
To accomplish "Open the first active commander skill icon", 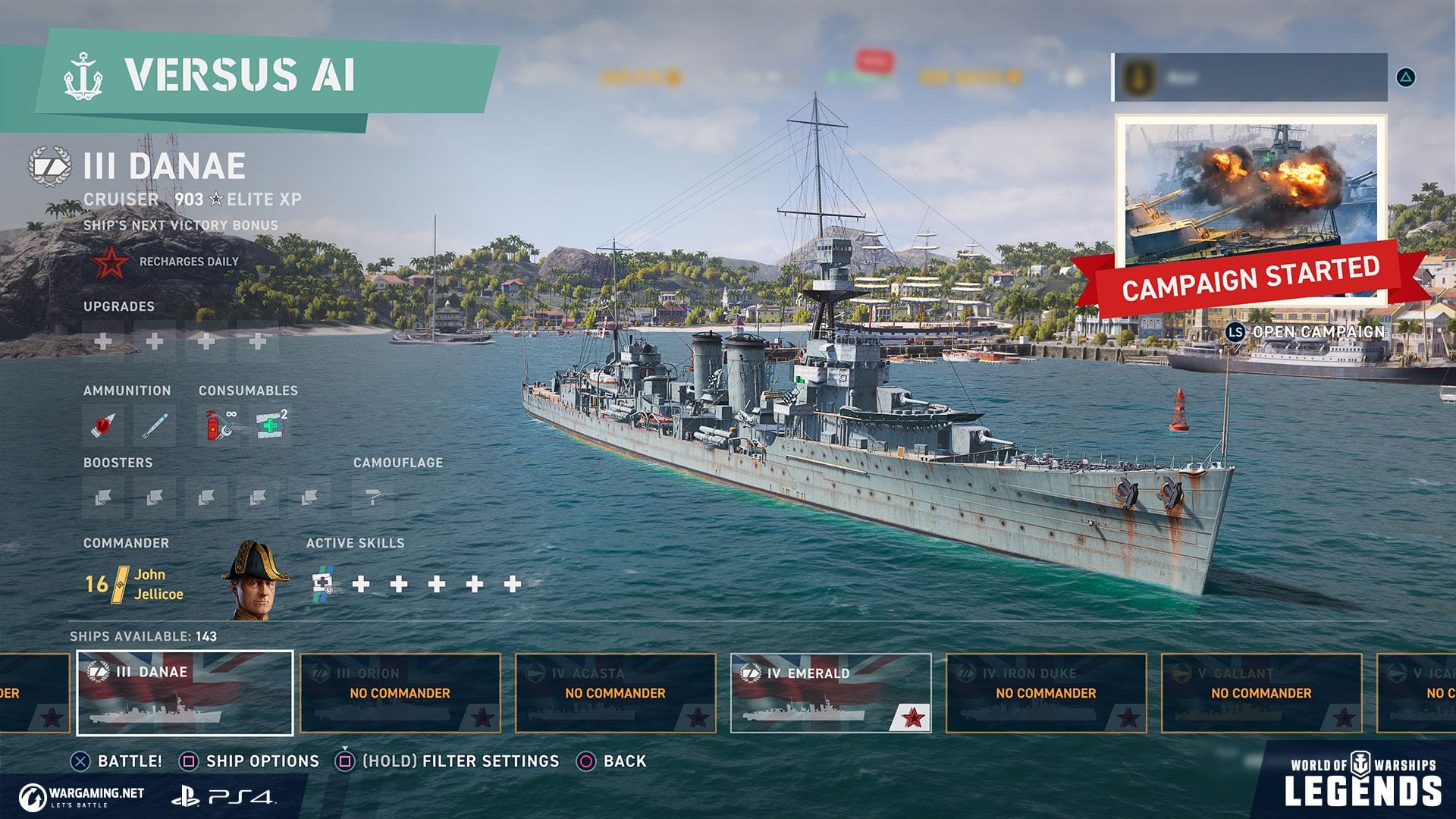I will pos(323,584).
